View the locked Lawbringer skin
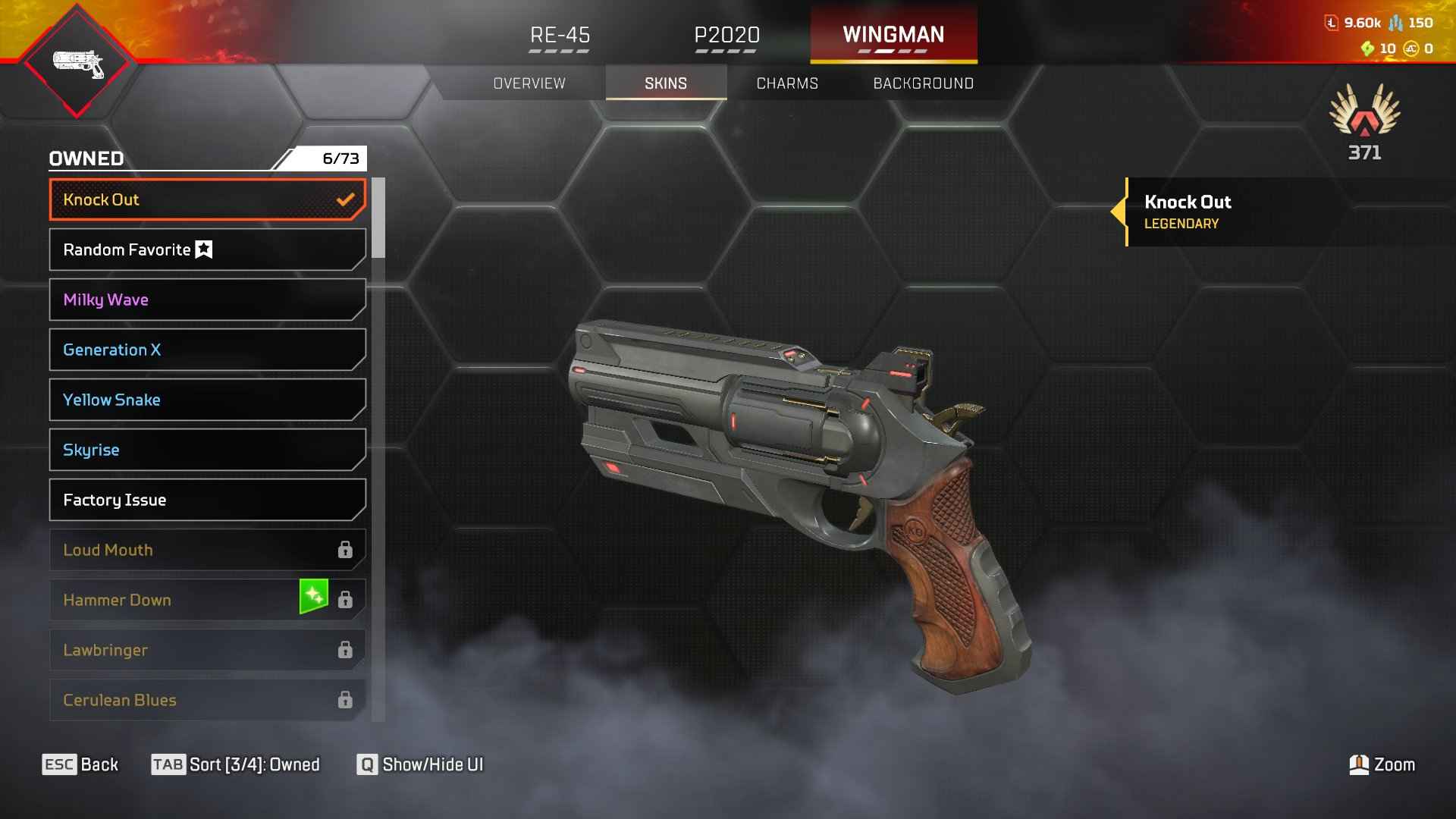 (x=207, y=650)
